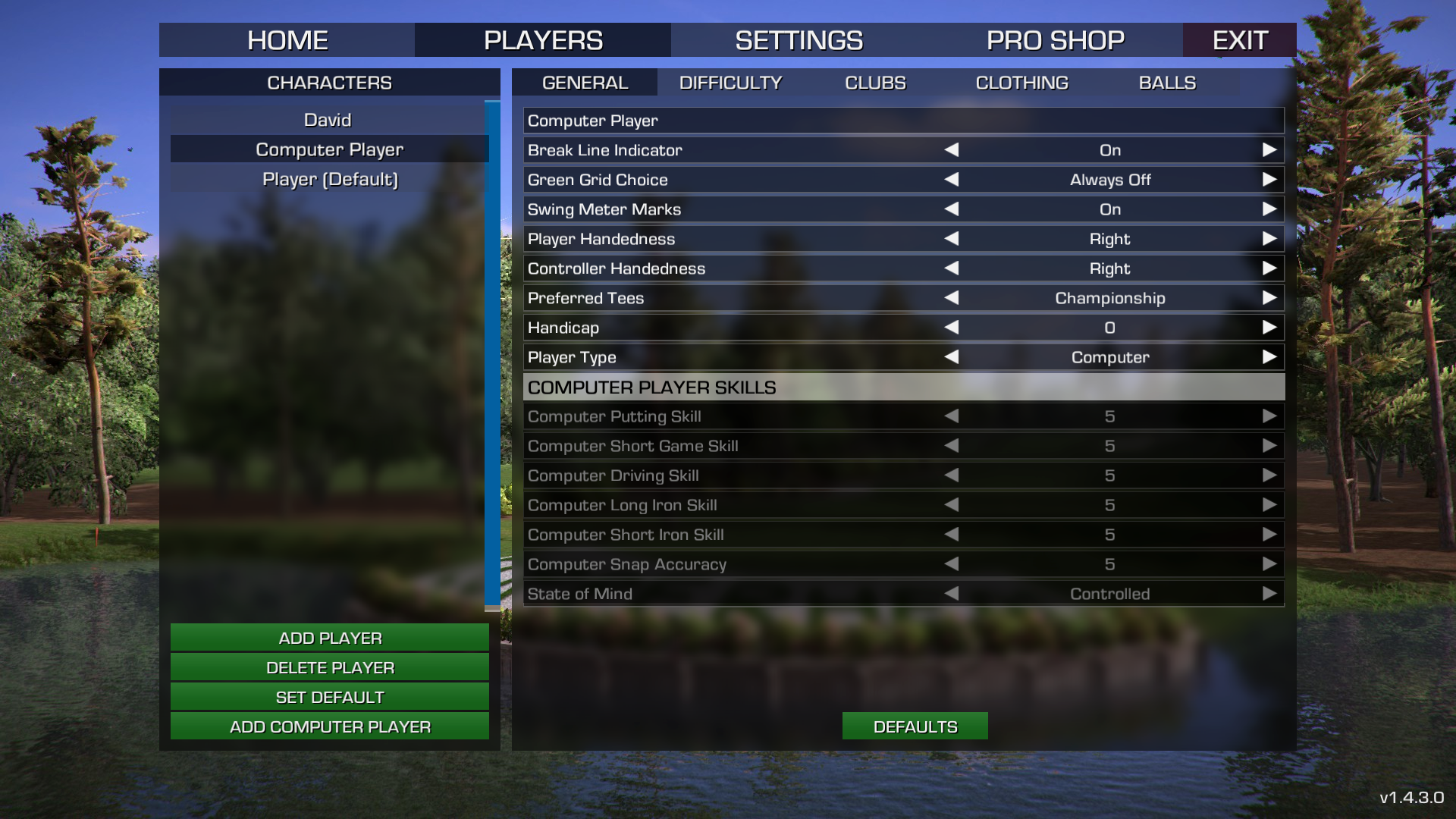Toggle Break Line Indicator with the right arrow
The image size is (1456, 819).
click(x=1269, y=150)
